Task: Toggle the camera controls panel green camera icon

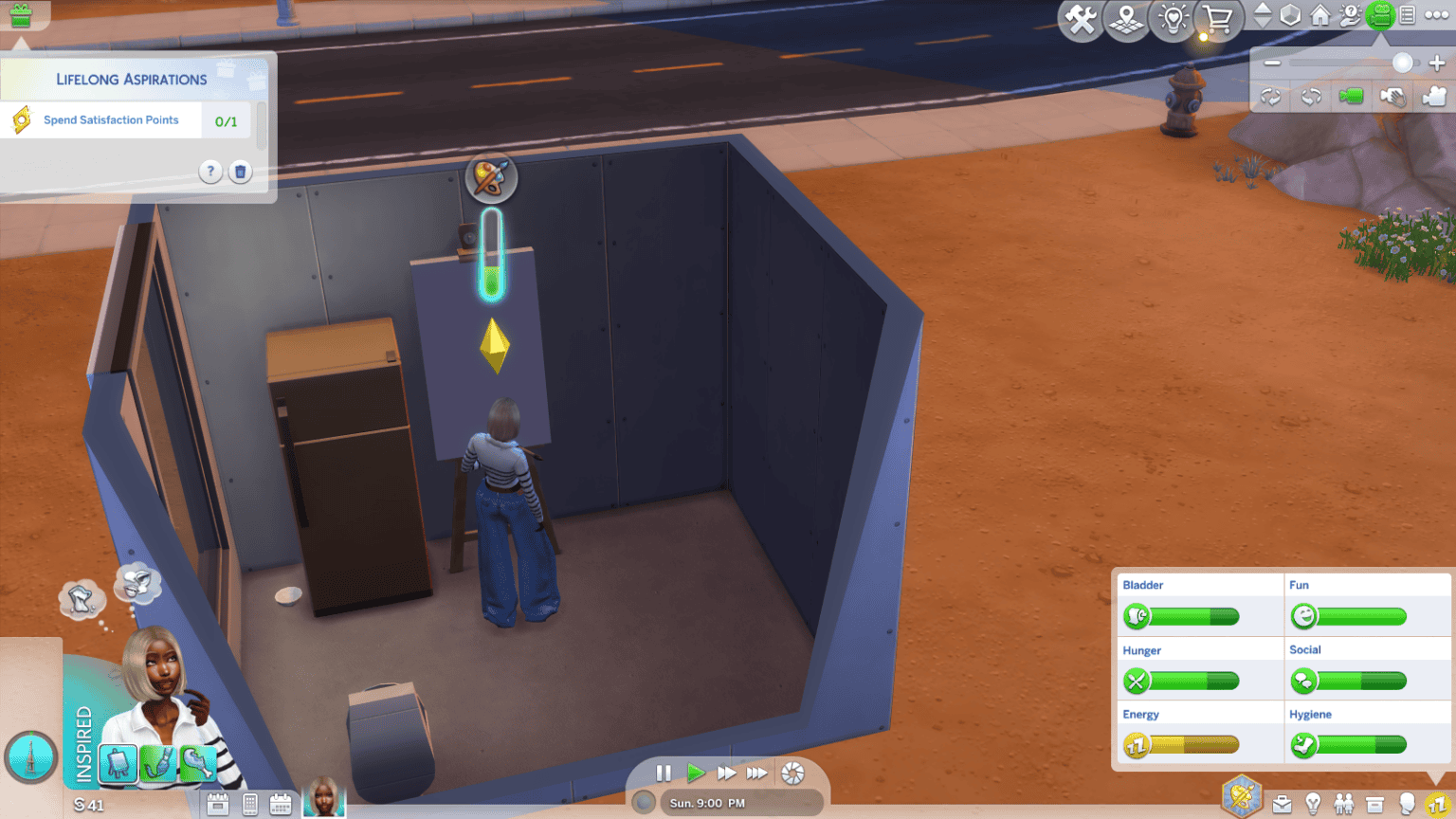Action: 1351,96
